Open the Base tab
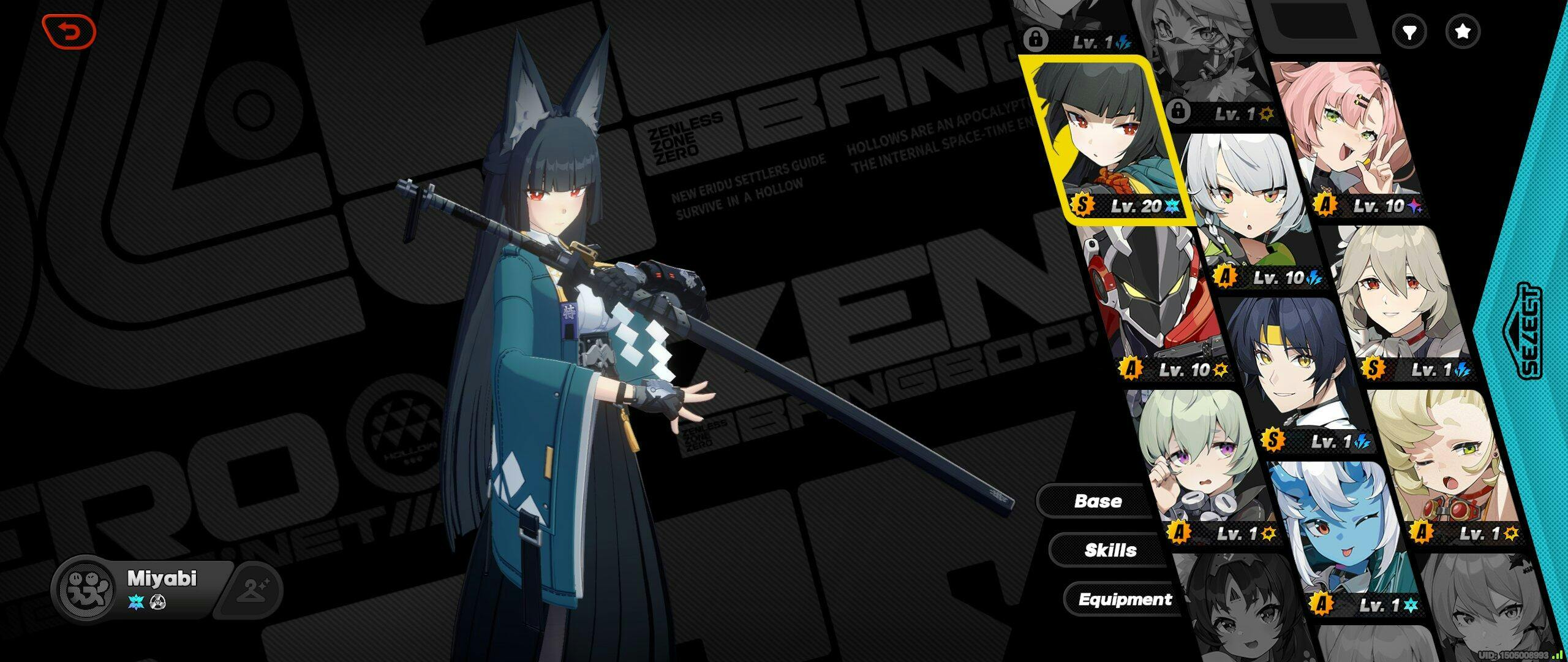The height and width of the screenshot is (662, 1568). [x=1098, y=501]
